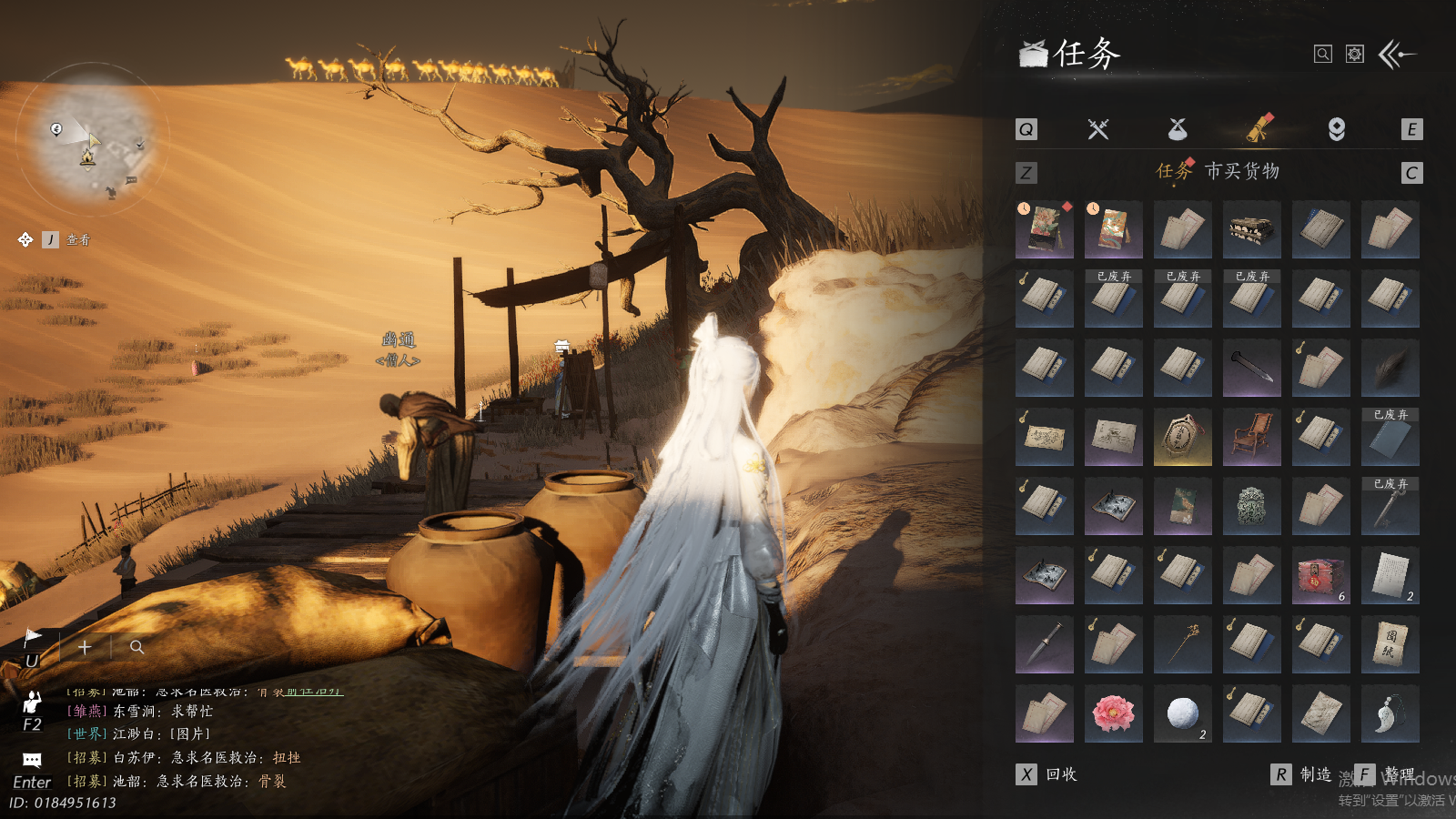Select the black feather item slot
Viewport: 1456px width, 819px height.
click(x=1390, y=368)
